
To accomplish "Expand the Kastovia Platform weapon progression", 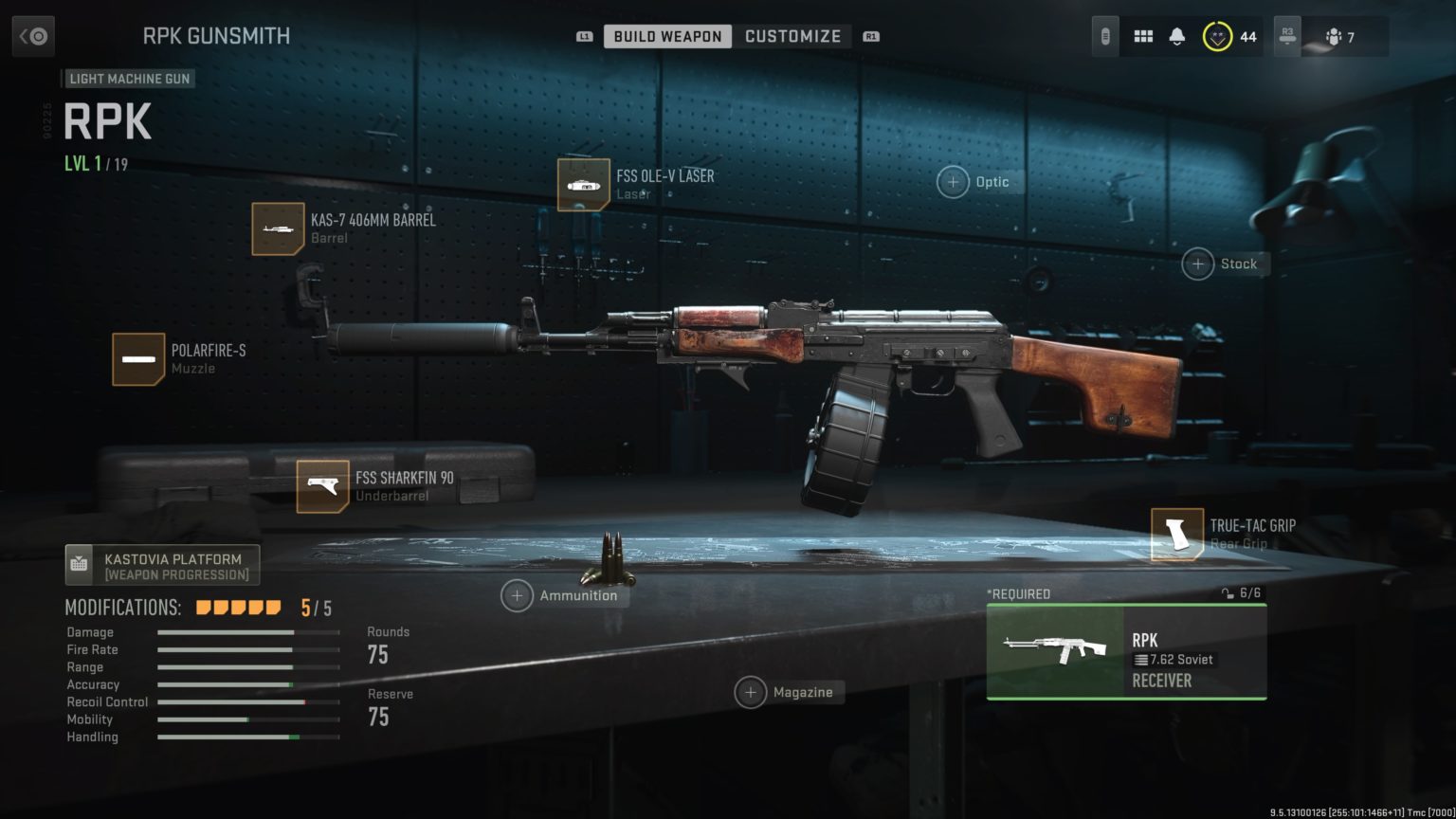I will click(162, 564).
